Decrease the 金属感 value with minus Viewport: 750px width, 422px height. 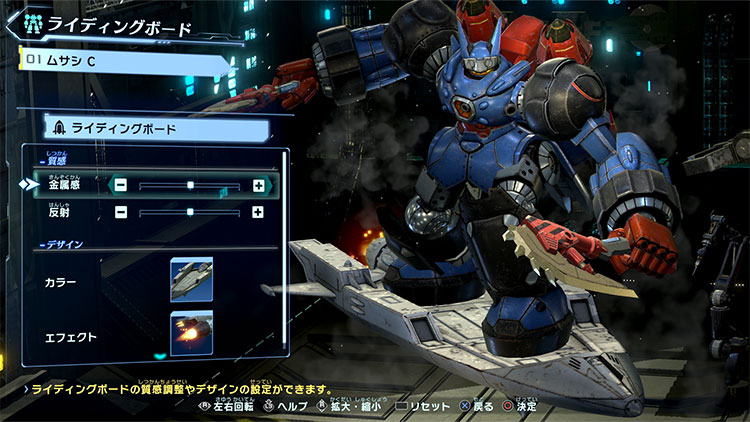[x=120, y=185]
